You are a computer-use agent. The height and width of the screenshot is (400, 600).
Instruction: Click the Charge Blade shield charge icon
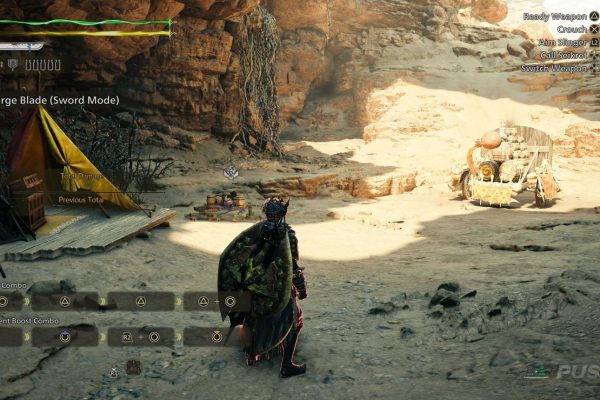pyautogui.click(x=12, y=64)
